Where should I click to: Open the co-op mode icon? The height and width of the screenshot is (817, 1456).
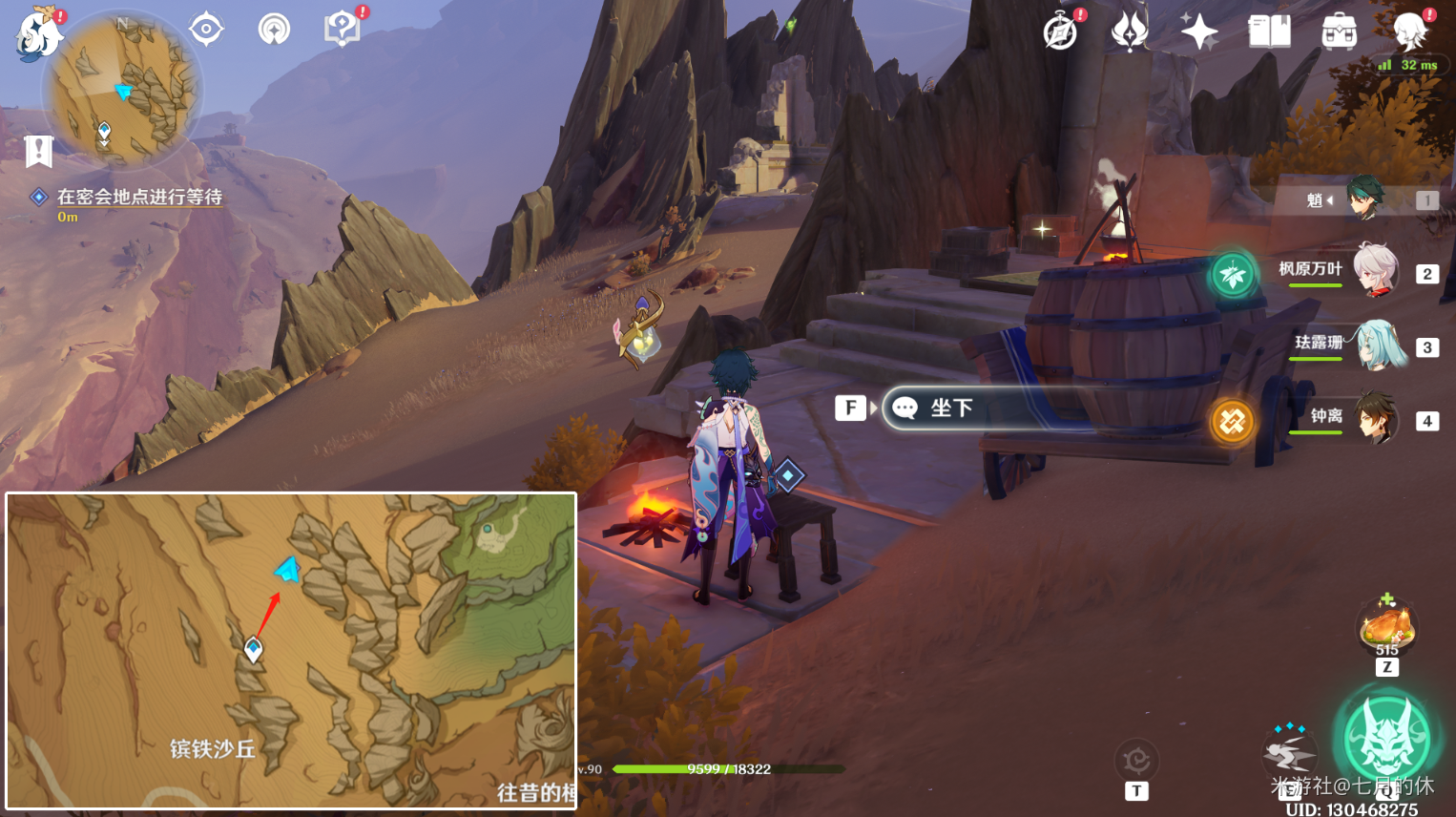tap(274, 29)
